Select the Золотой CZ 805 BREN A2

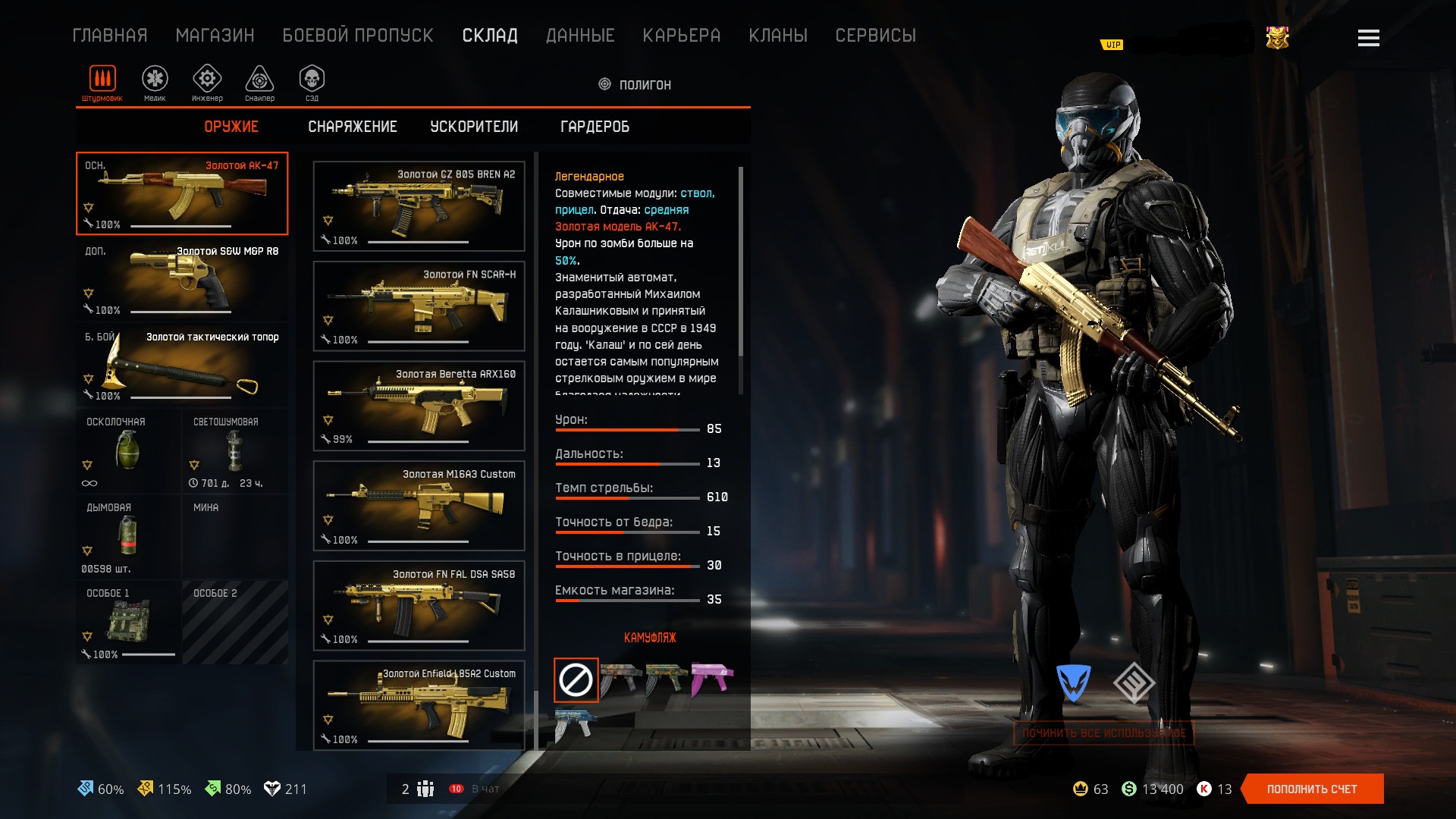(419, 206)
